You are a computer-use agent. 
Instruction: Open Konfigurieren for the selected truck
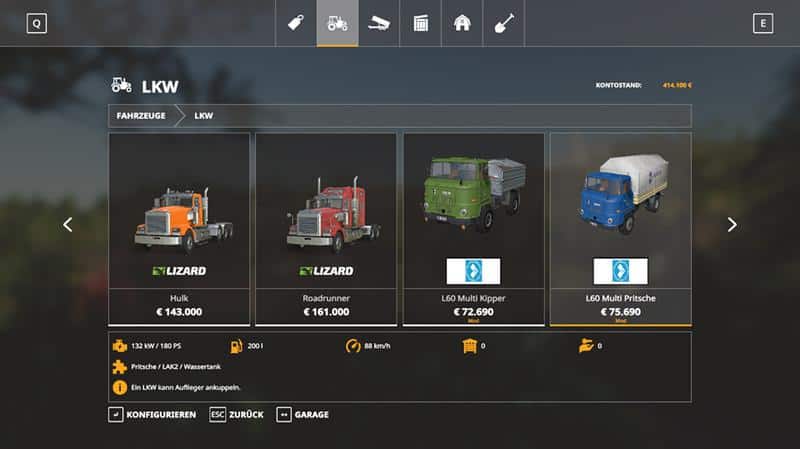(x=152, y=414)
